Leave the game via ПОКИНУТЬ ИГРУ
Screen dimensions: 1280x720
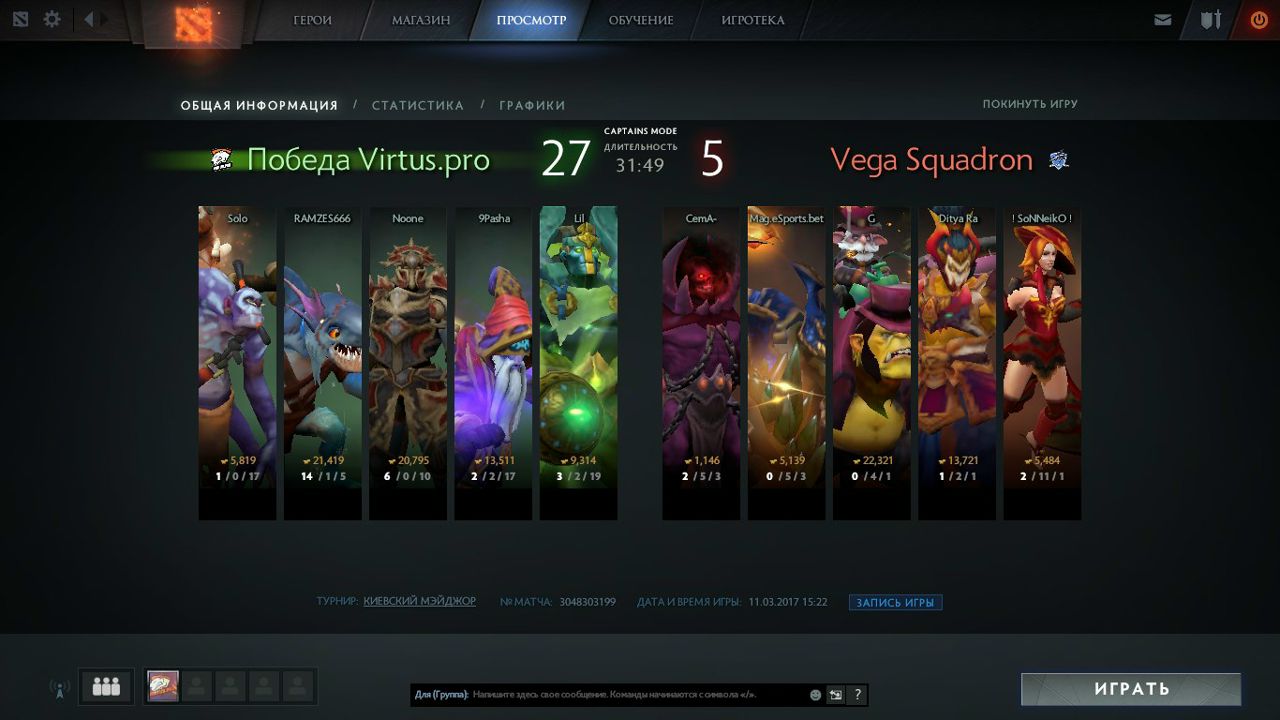click(1029, 104)
